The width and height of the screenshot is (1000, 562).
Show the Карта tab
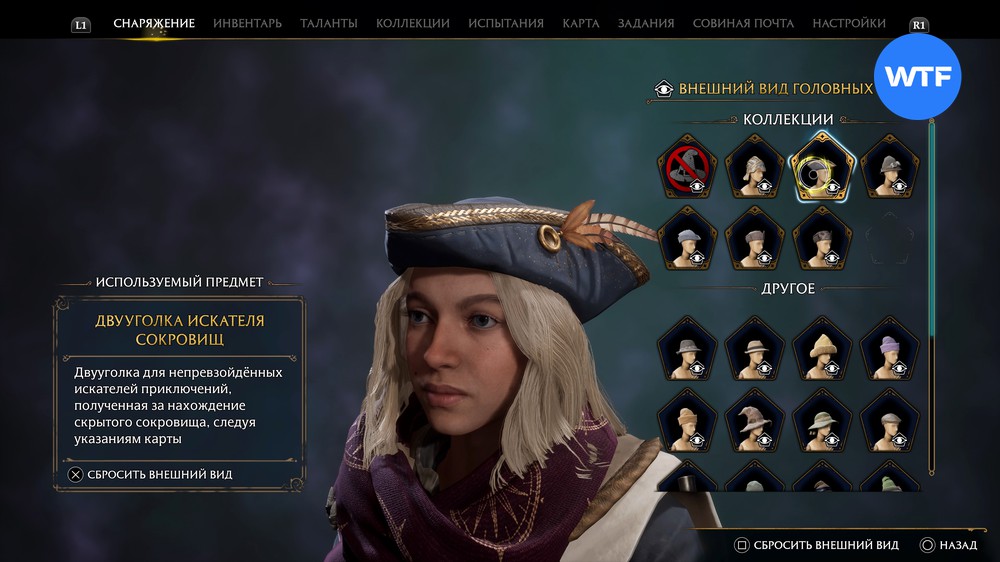[x=581, y=23]
